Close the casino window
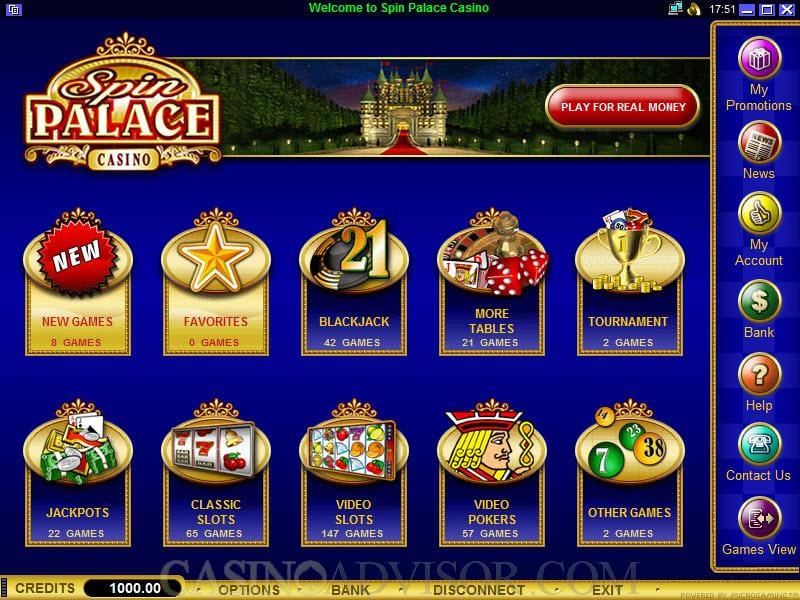Screen dimensions: 800x600 point(787,9)
